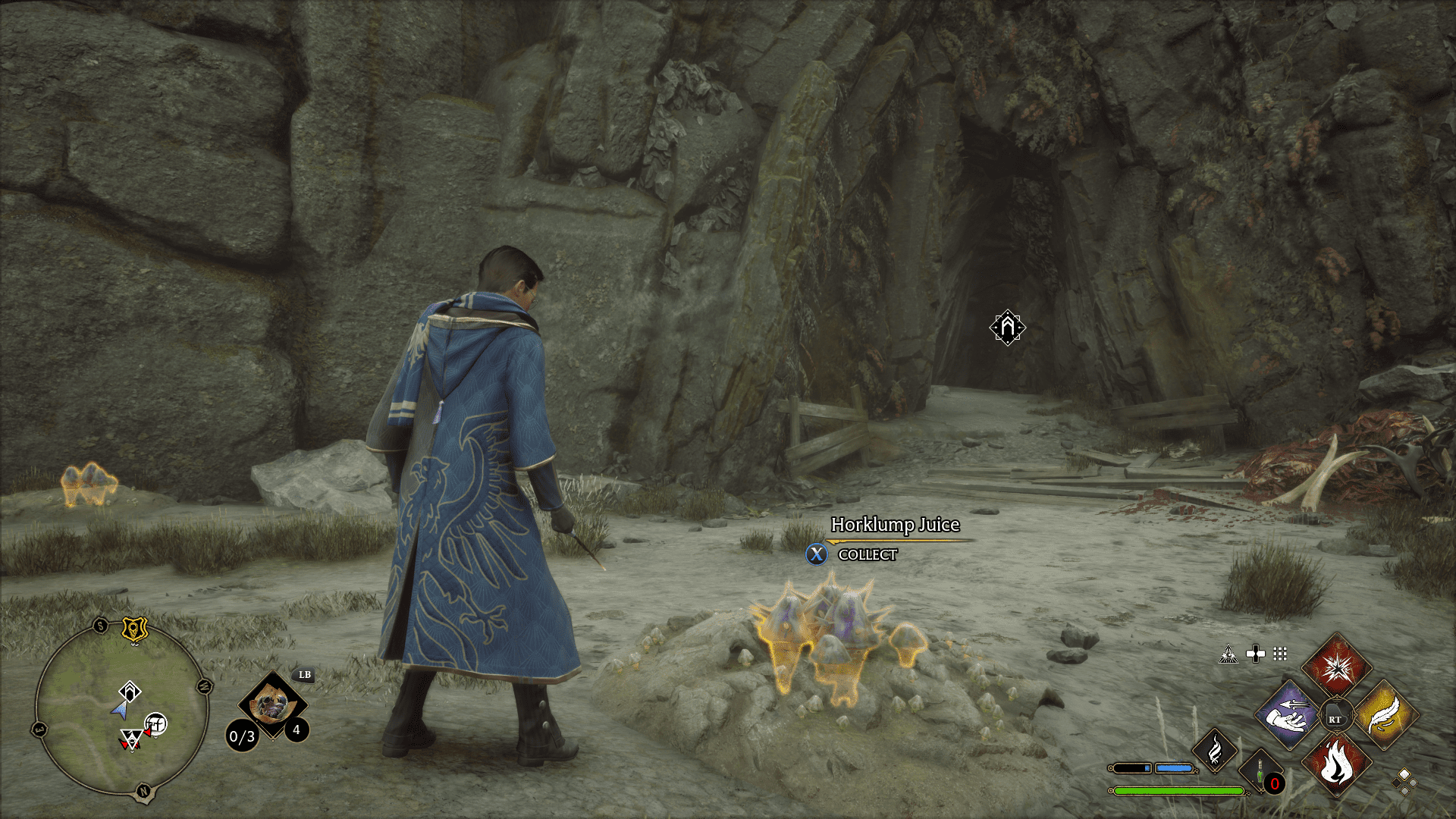1456x819 pixels.
Task: Select the red Confringo blast spell
Action: coord(1337,671)
